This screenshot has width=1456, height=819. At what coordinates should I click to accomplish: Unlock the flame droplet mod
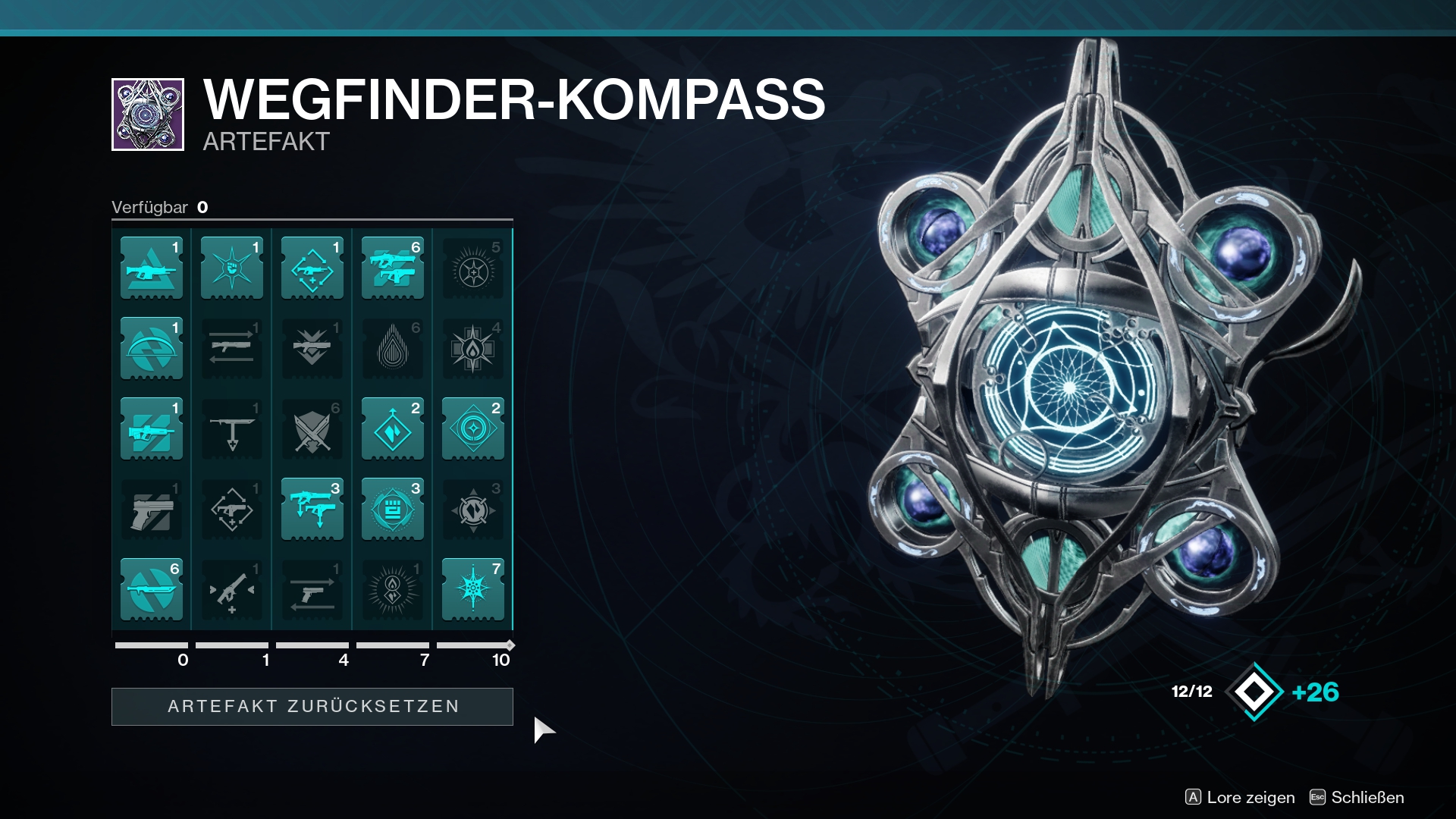(393, 349)
